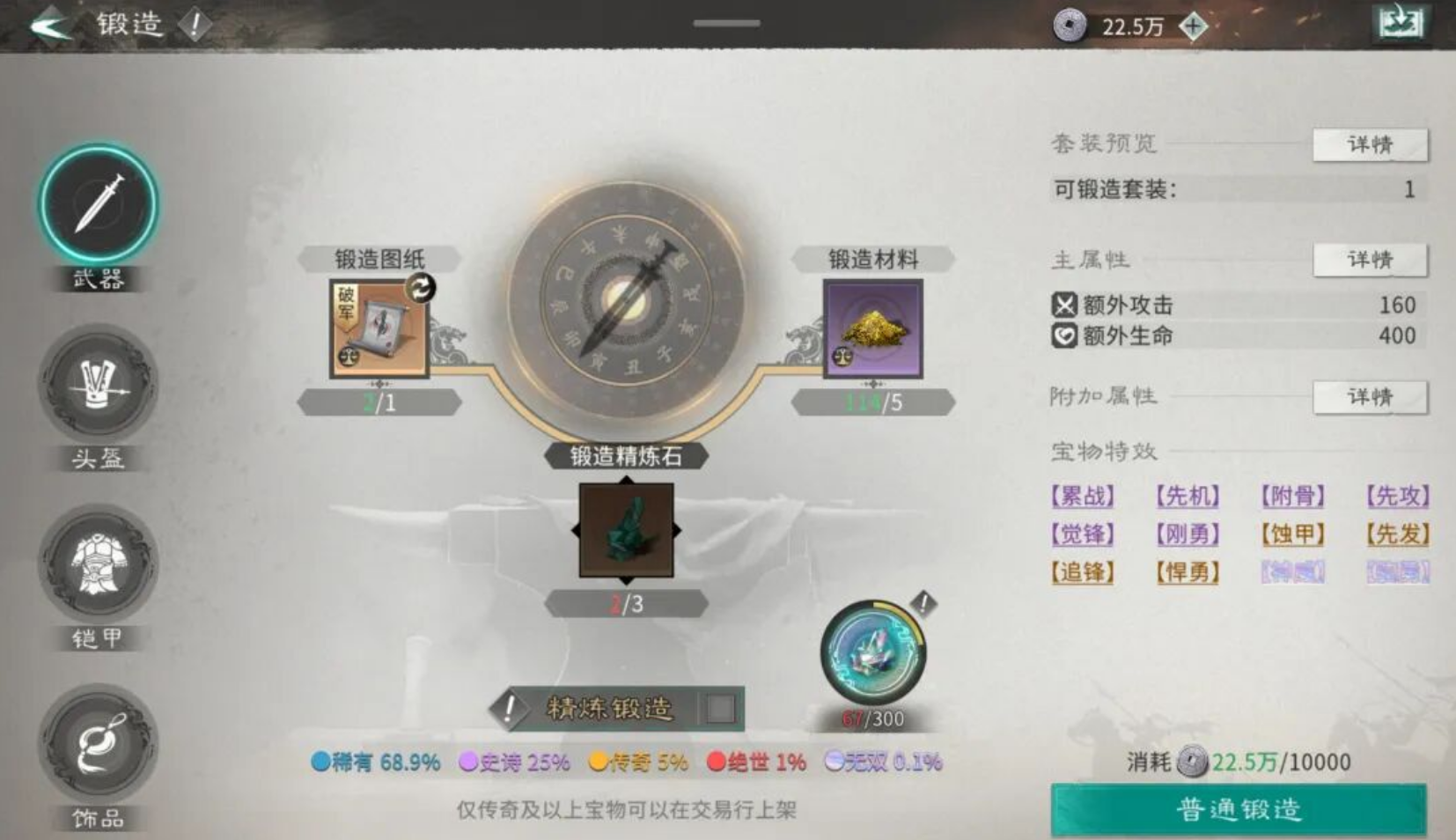
Task: Click the 锻造精炼石 refinement stone slot
Action: [x=625, y=531]
